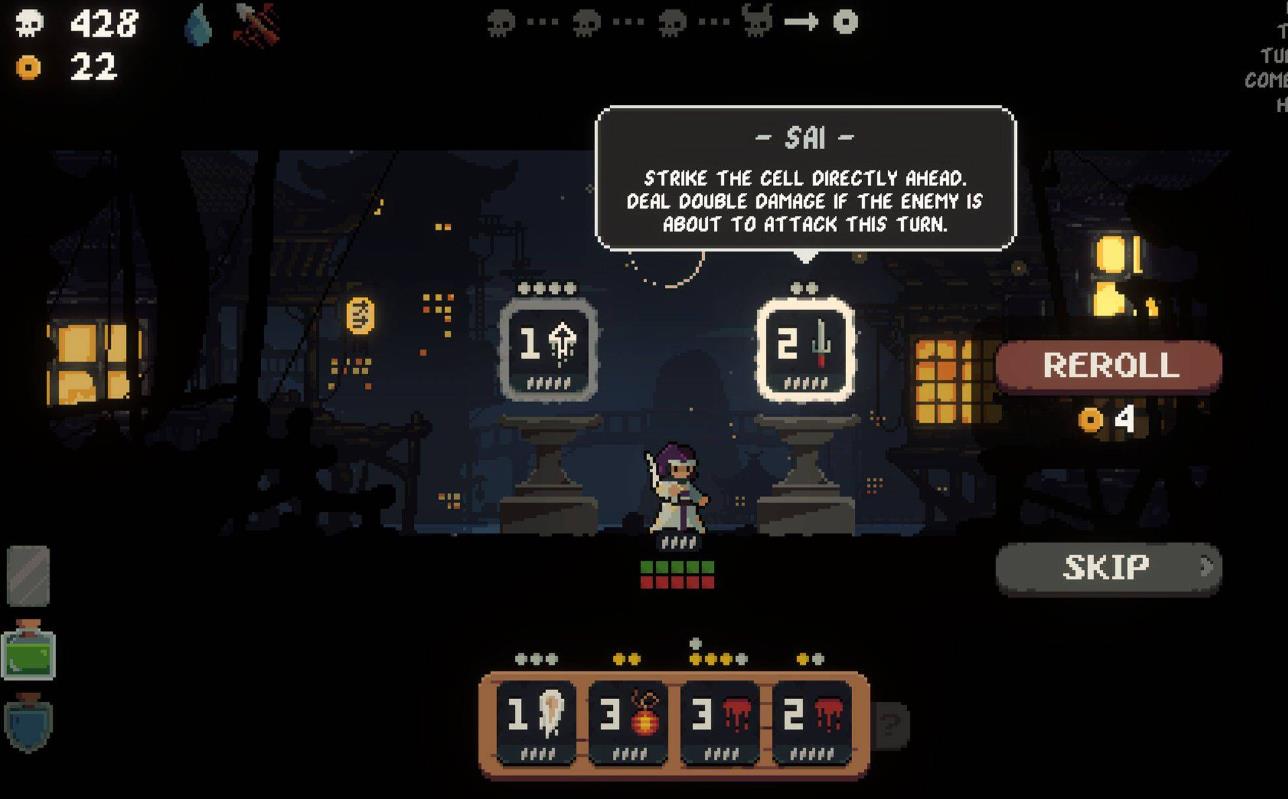Inspect the red crossed arrows skill icon
The image size is (1288, 799).
tap(255, 24)
